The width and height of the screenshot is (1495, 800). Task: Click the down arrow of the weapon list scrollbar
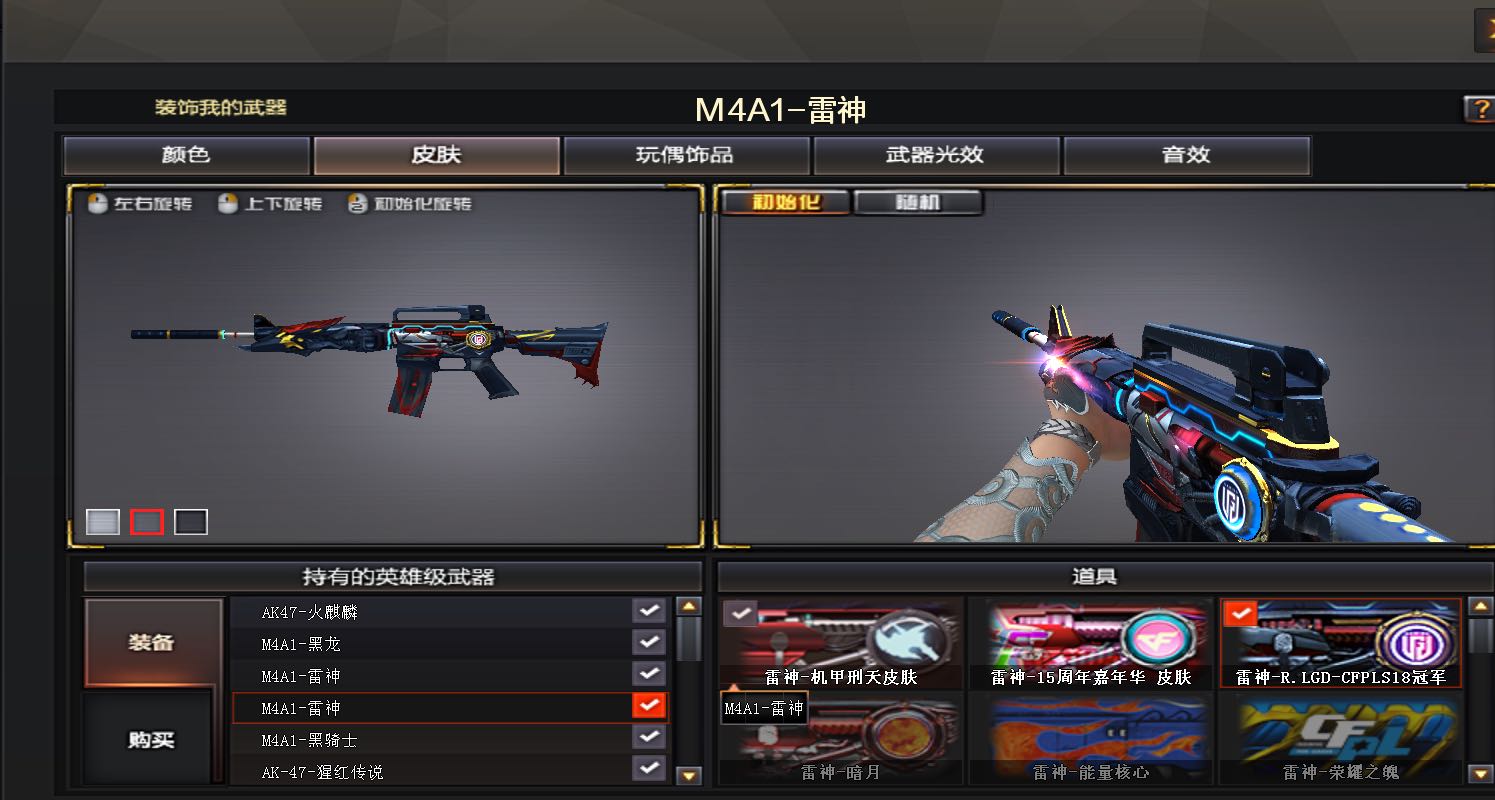[x=686, y=773]
